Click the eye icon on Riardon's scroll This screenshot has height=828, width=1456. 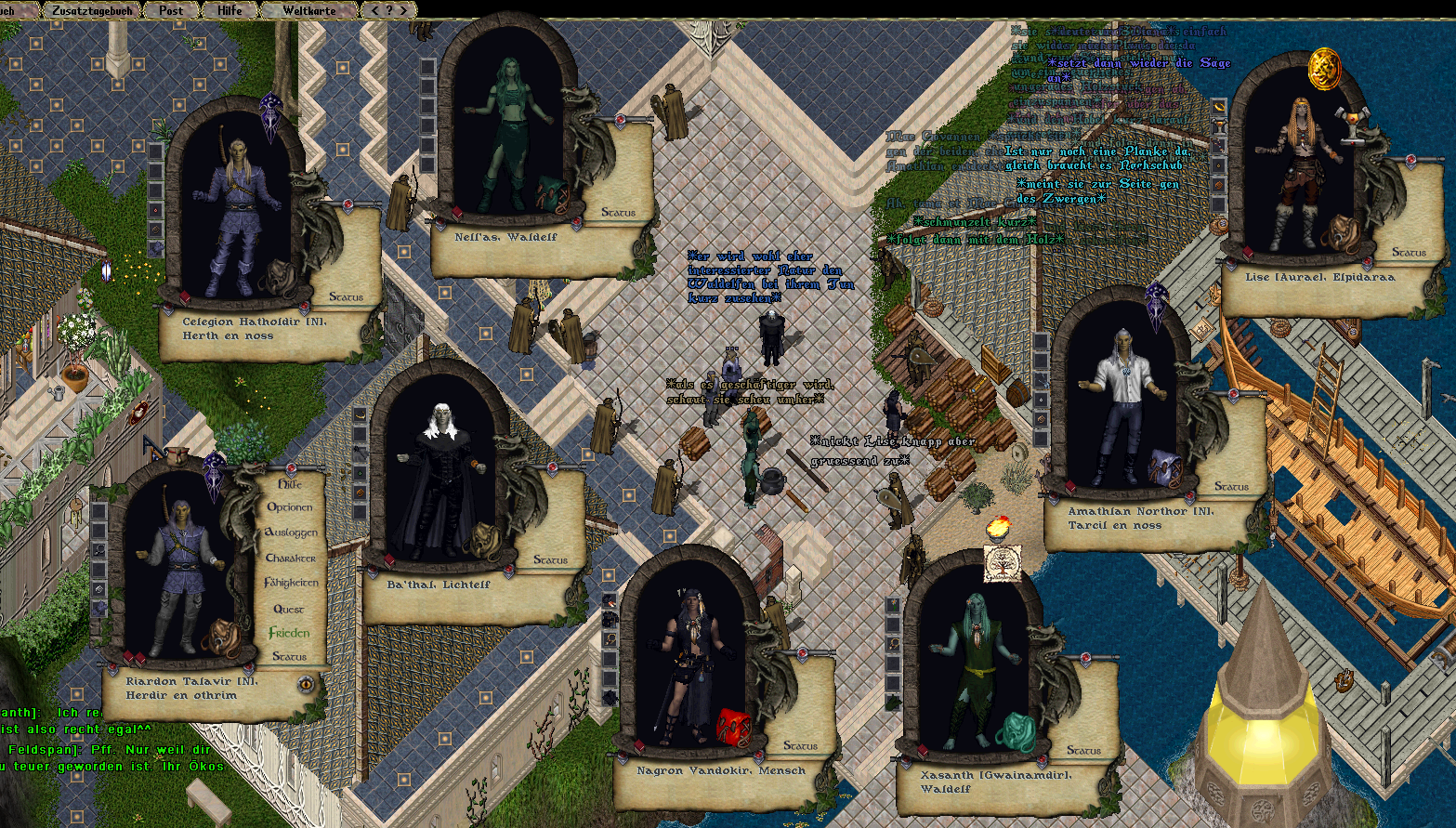click(305, 685)
